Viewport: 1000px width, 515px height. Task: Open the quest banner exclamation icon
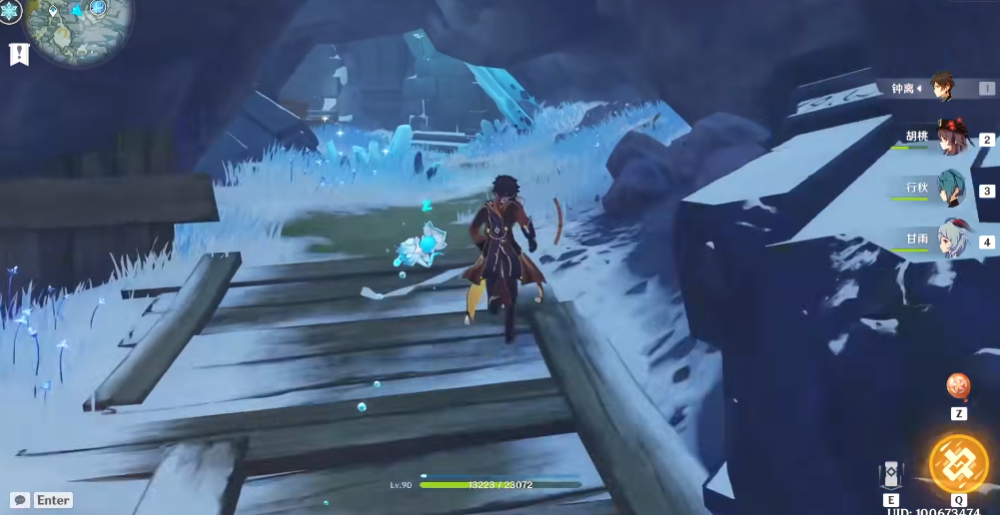tap(18, 54)
